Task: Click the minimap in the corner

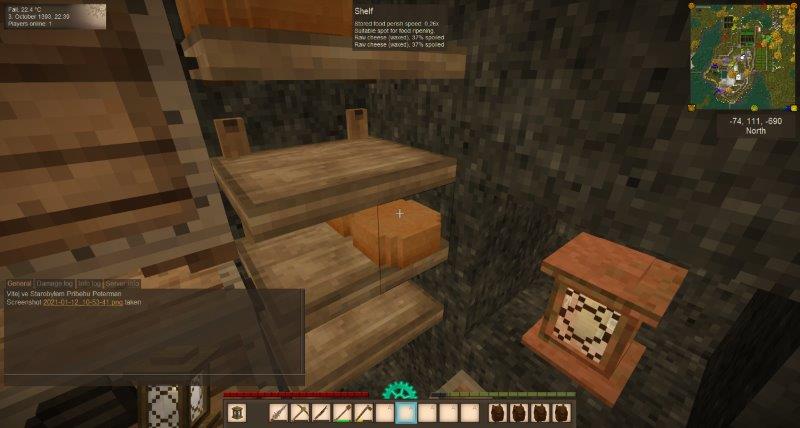Action: click(x=743, y=56)
